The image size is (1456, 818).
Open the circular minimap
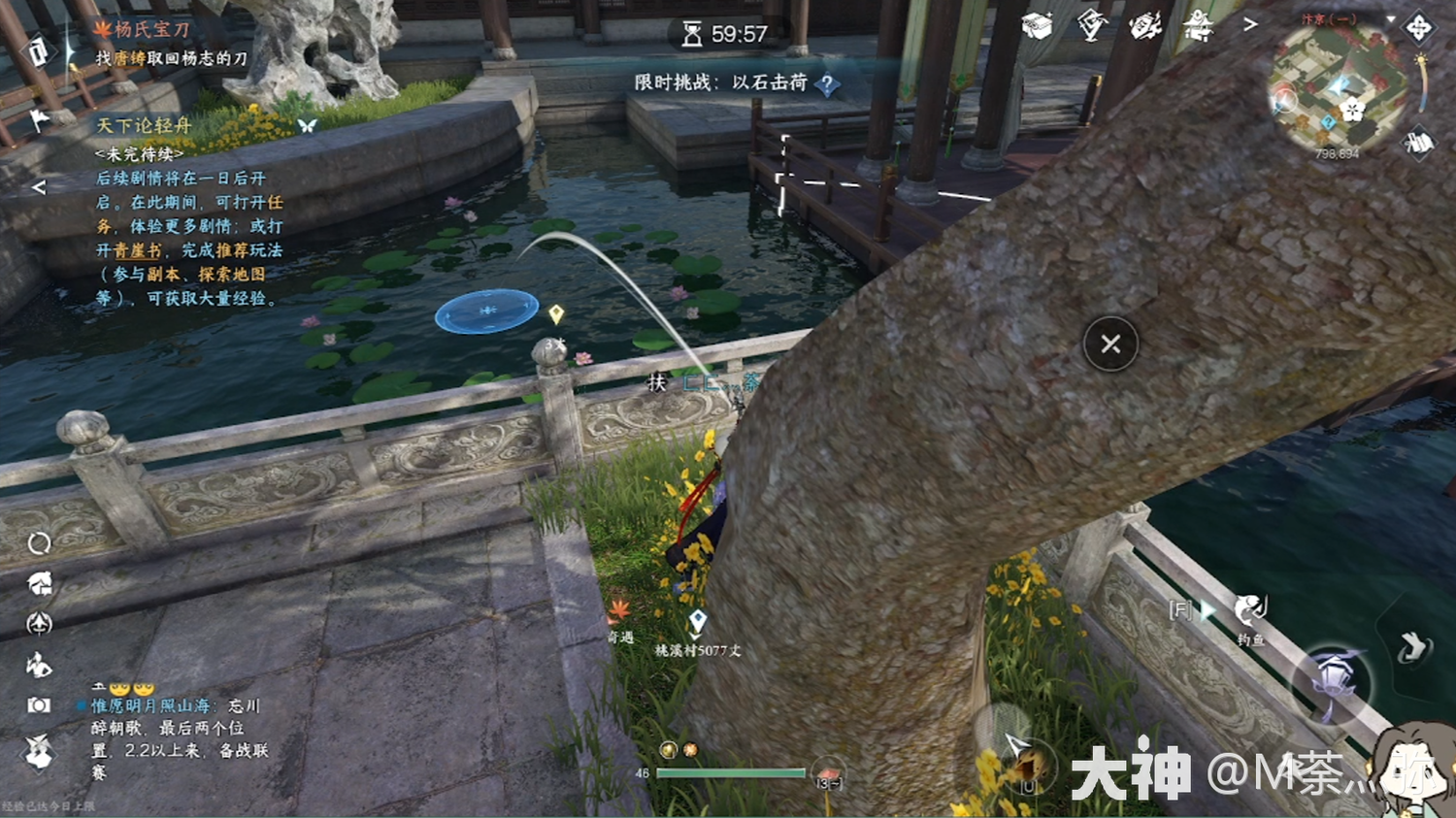[x=1338, y=87]
